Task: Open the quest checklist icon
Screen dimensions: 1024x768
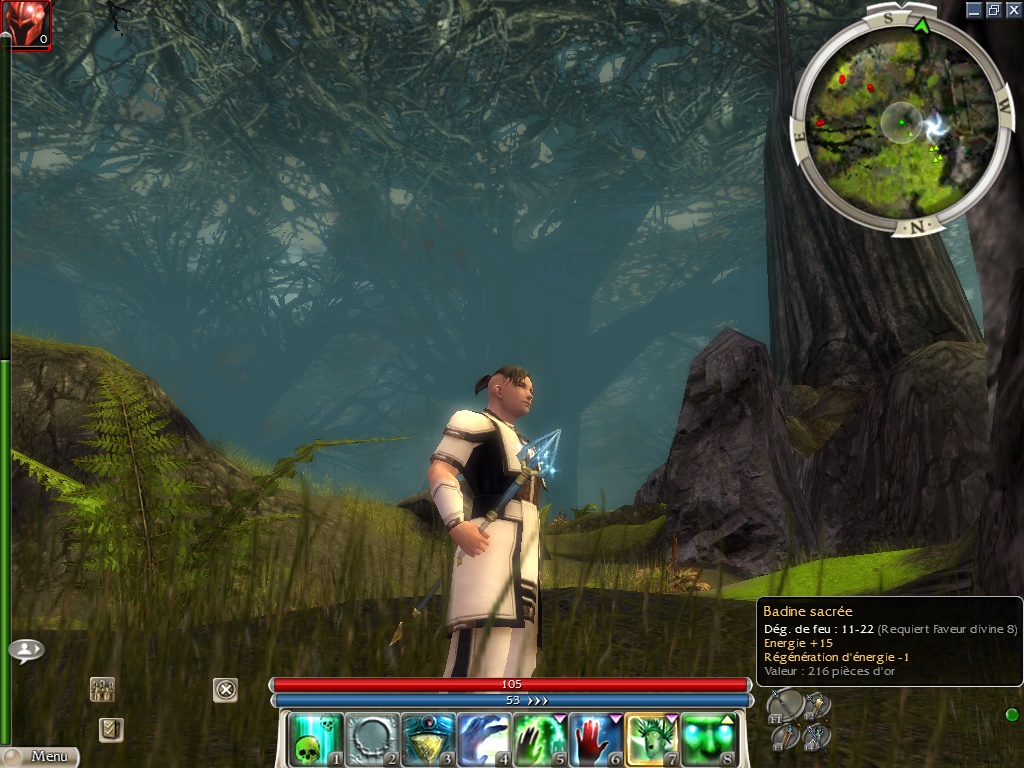Action: pyautogui.click(x=111, y=729)
